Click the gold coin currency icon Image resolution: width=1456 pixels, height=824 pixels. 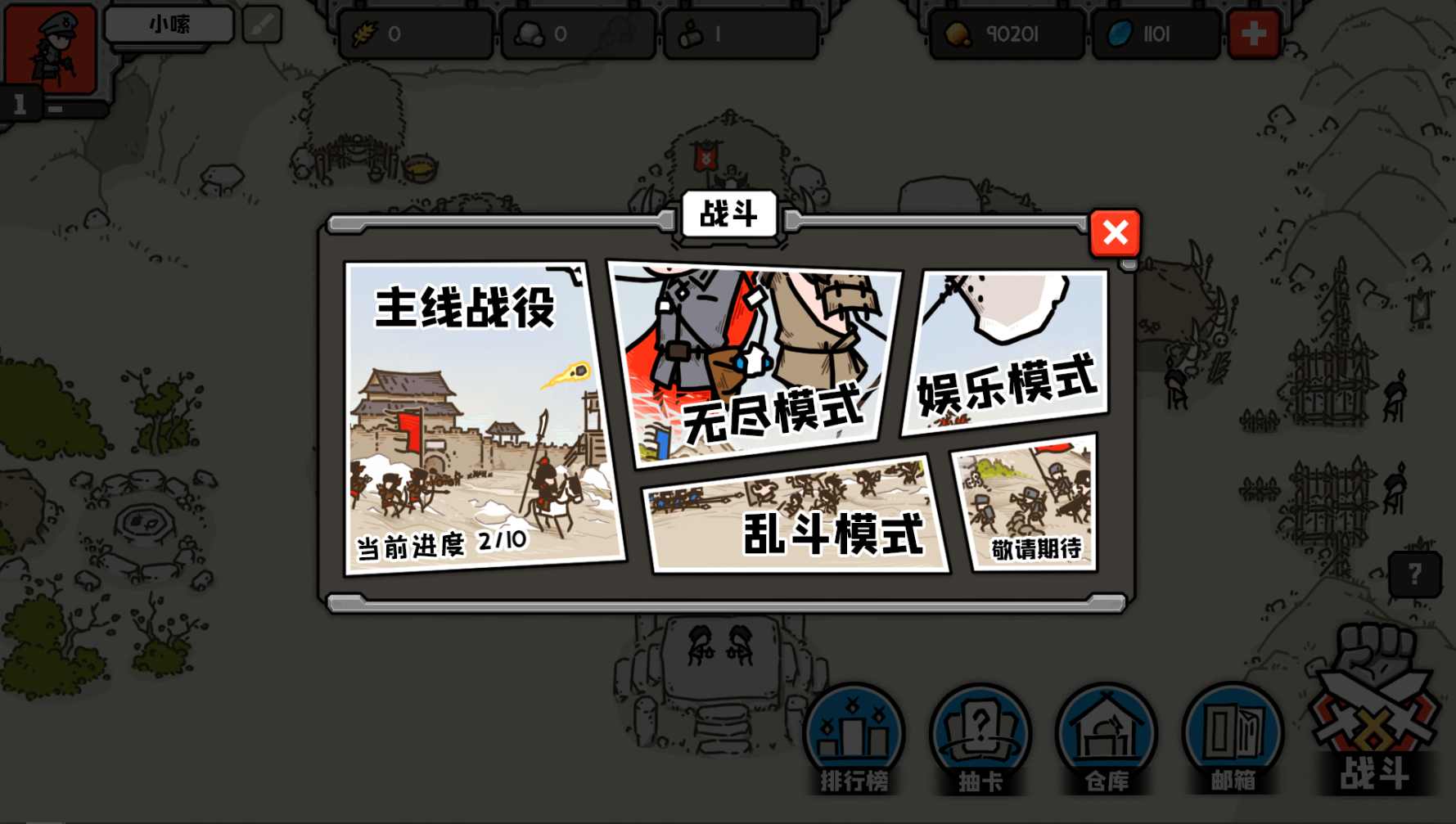[x=956, y=33]
